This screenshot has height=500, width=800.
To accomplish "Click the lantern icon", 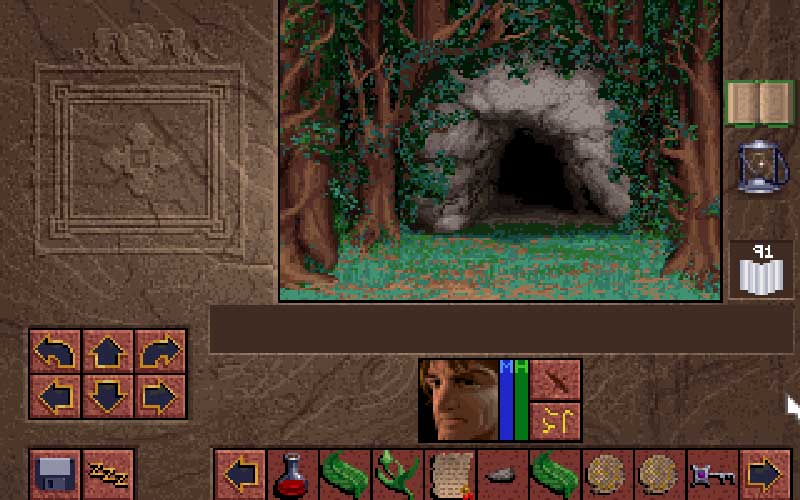I will [760, 166].
